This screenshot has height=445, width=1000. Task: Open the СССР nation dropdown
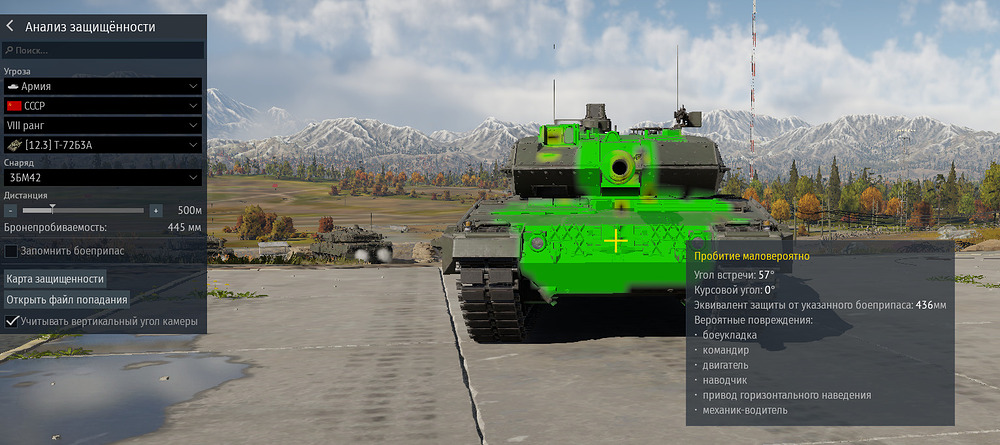(x=103, y=106)
